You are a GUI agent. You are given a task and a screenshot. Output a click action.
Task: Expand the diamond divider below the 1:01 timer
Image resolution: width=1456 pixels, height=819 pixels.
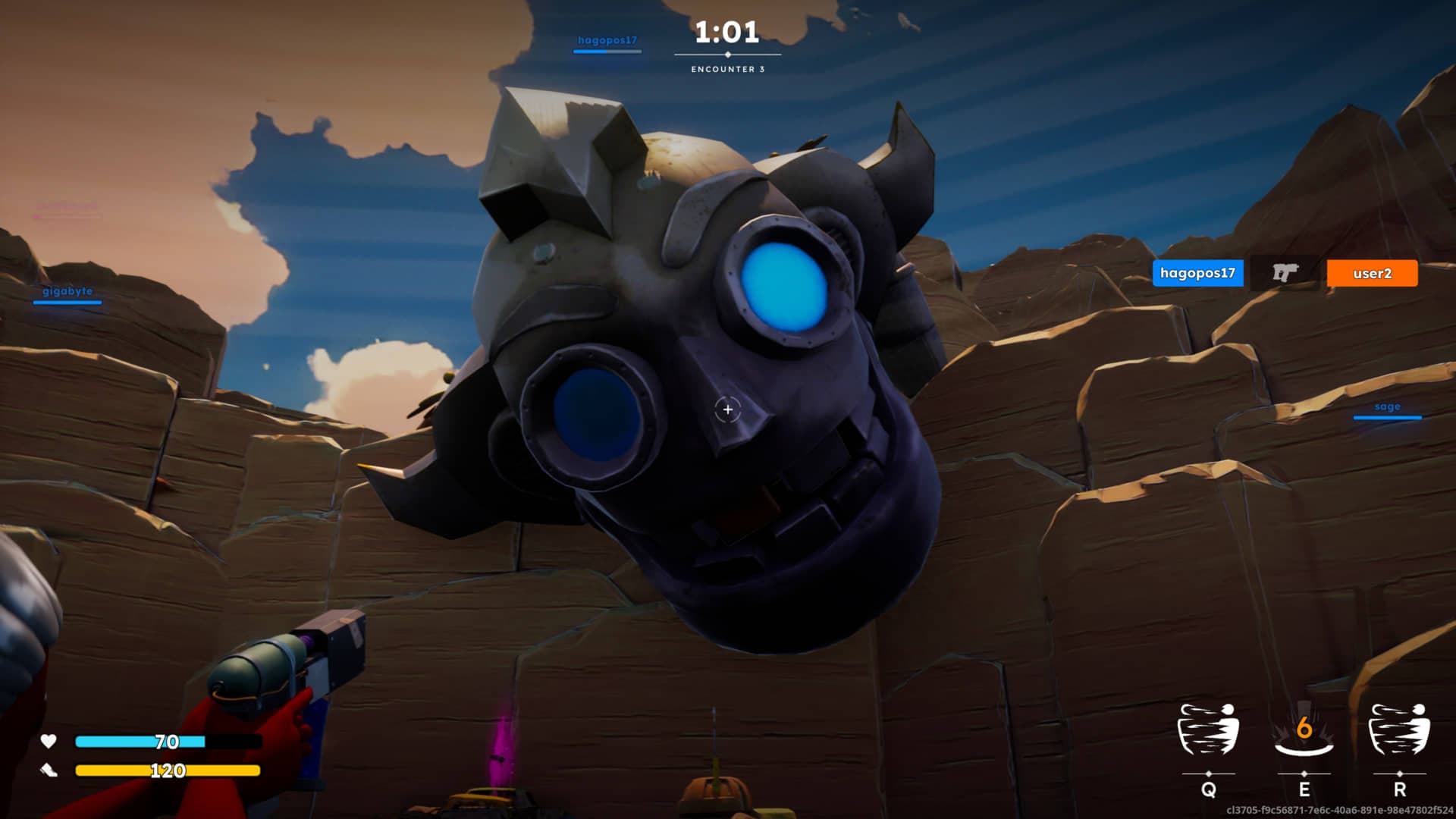[726, 55]
